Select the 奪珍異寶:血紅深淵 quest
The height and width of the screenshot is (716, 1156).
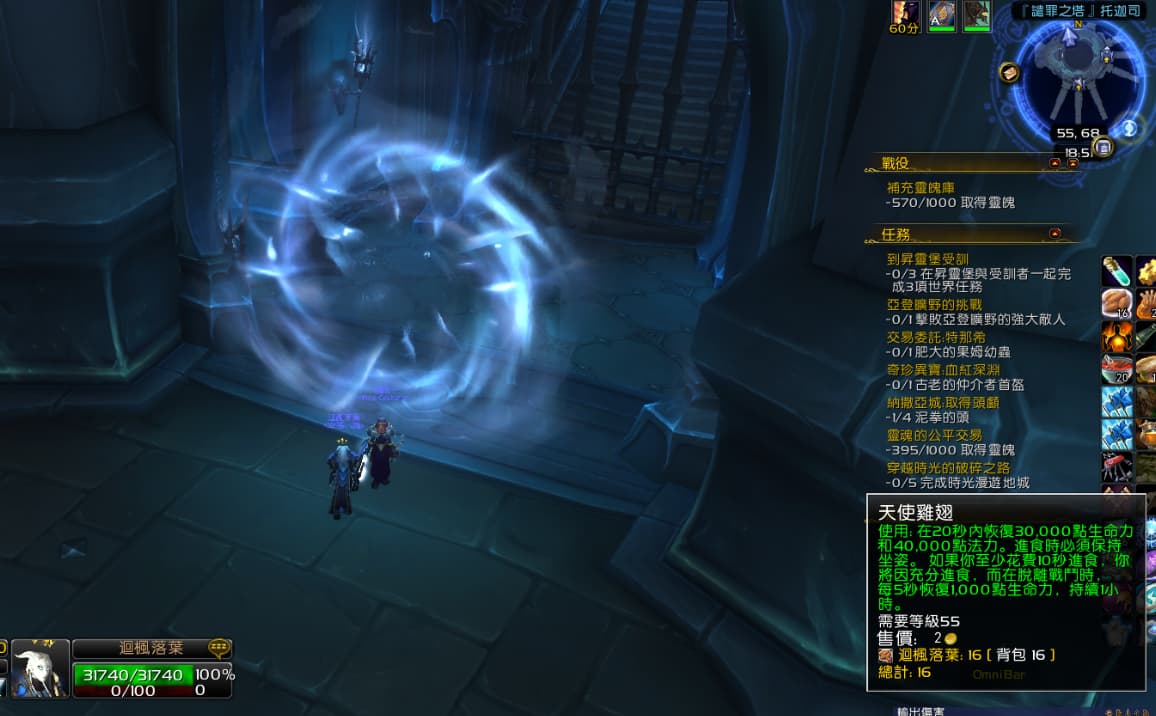(942, 369)
